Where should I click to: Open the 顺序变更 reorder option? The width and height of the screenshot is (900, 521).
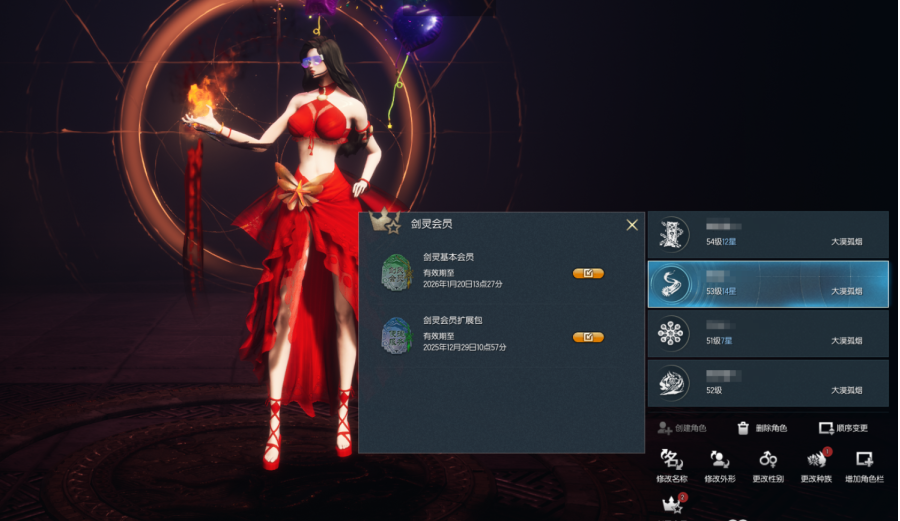point(843,428)
